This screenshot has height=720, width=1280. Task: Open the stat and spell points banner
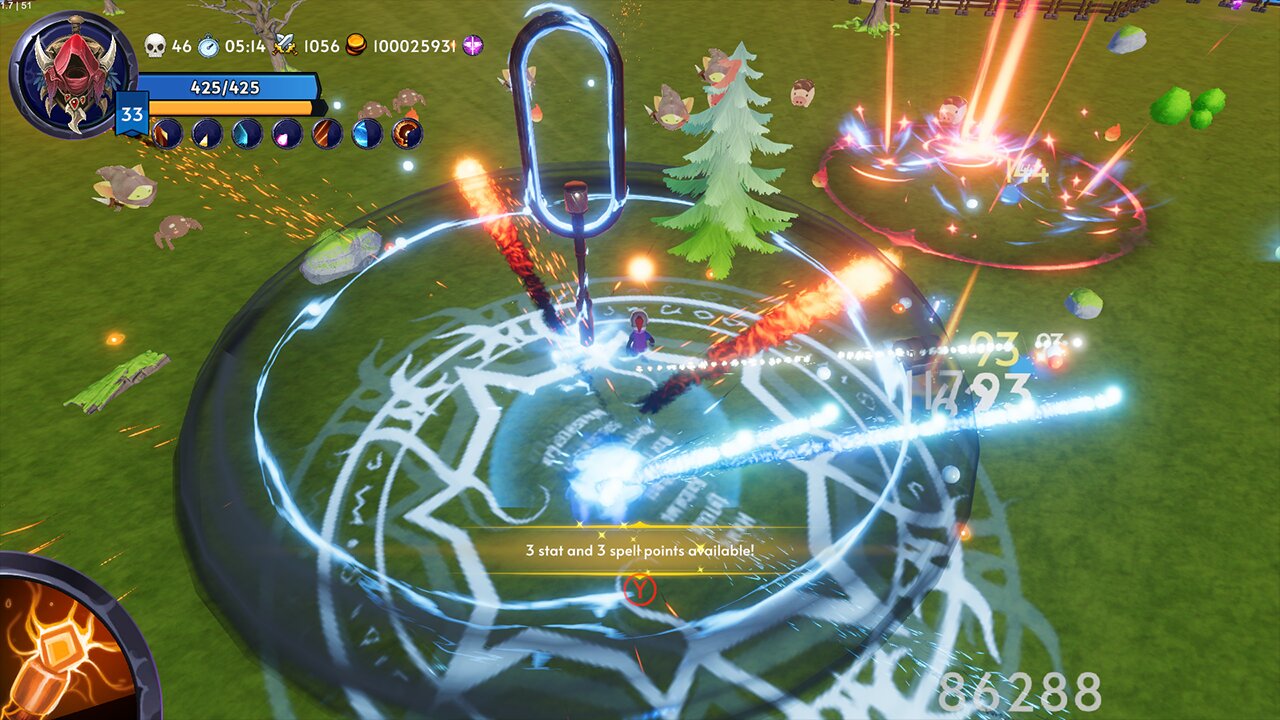(x=640, y=550)
